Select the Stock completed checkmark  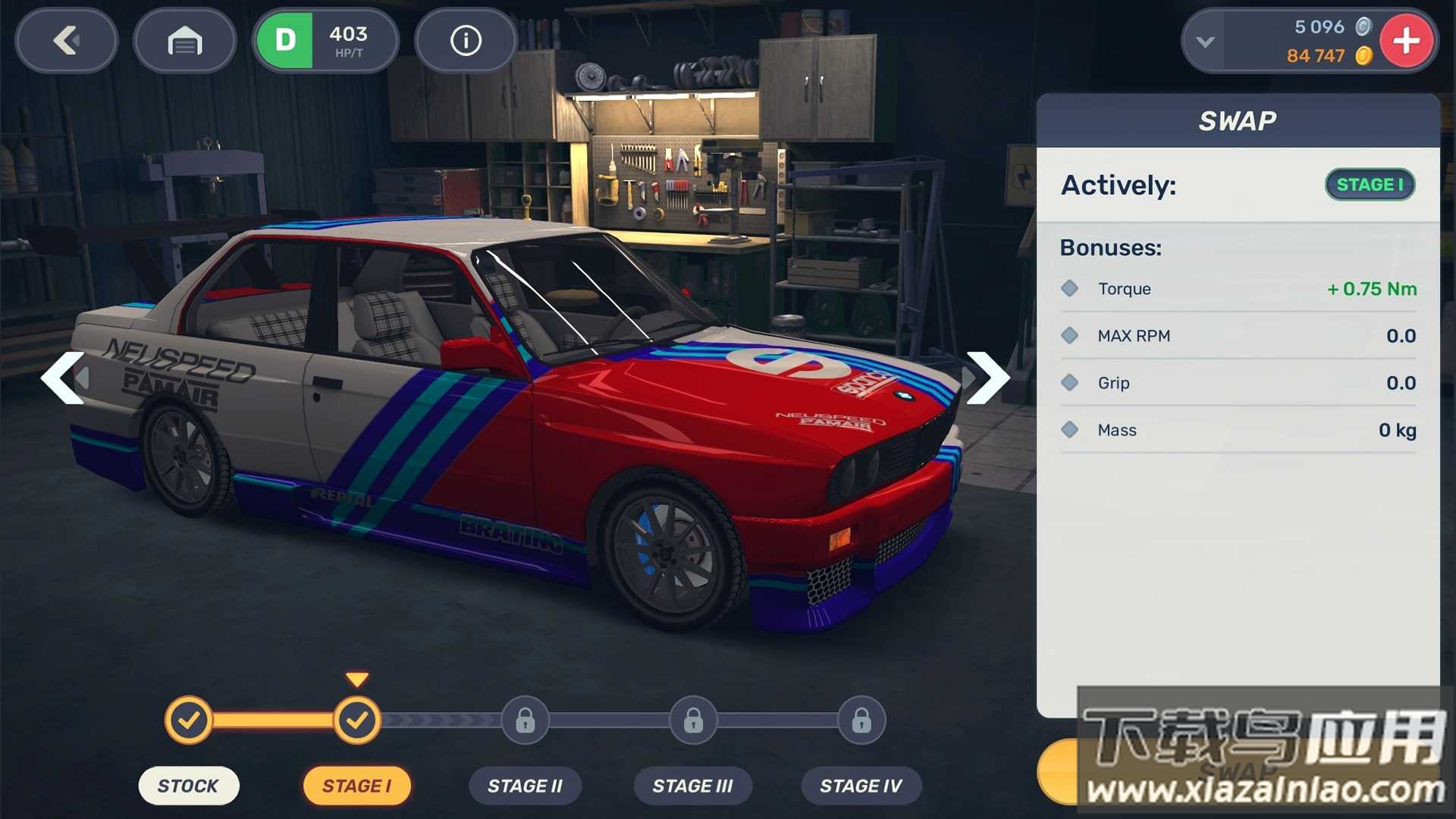(x=189, y=720)
